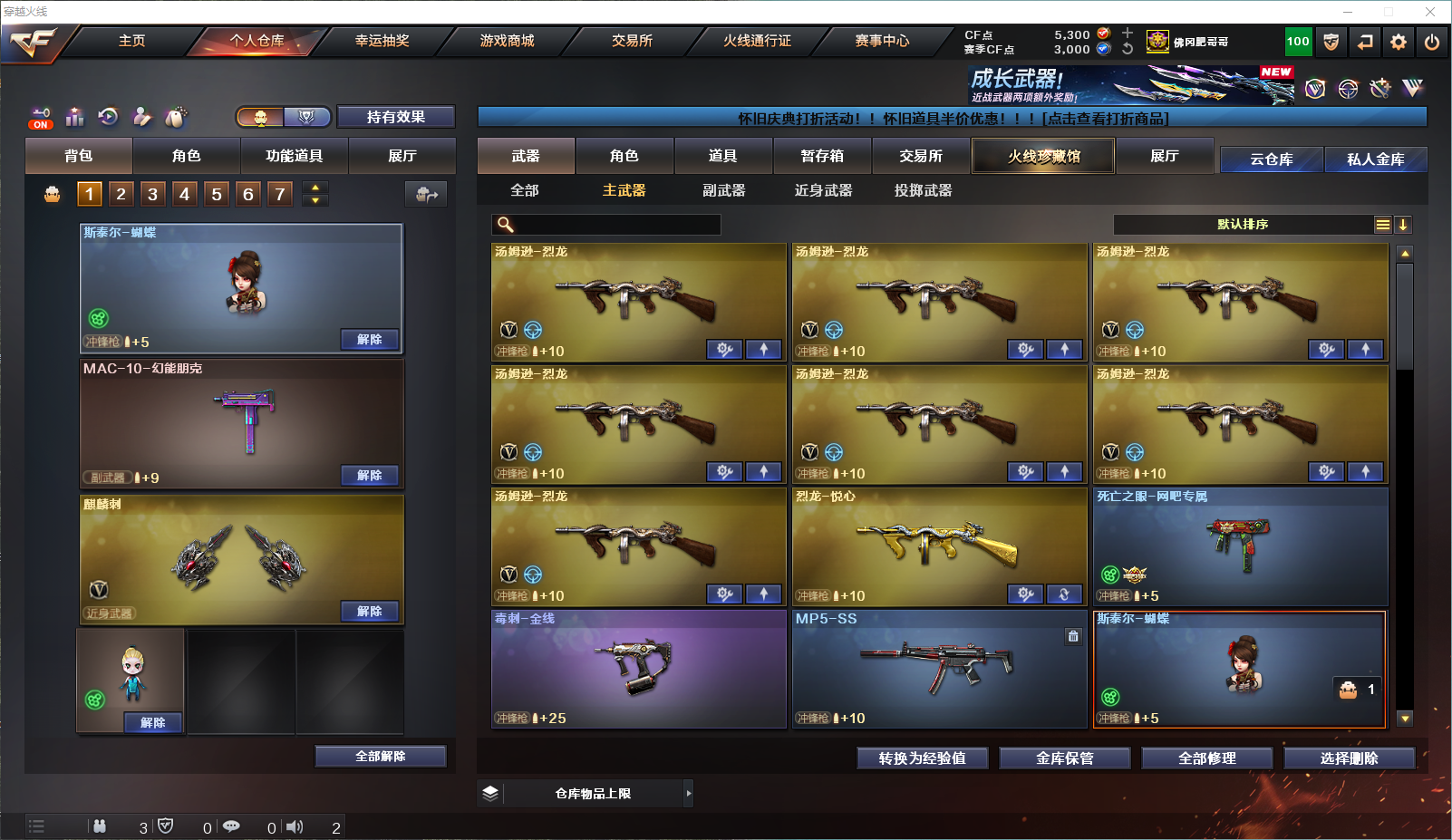This screenshot has width=1452, height=840.
Task: Choose backpack slot number 3
Action: click(152, 194)
